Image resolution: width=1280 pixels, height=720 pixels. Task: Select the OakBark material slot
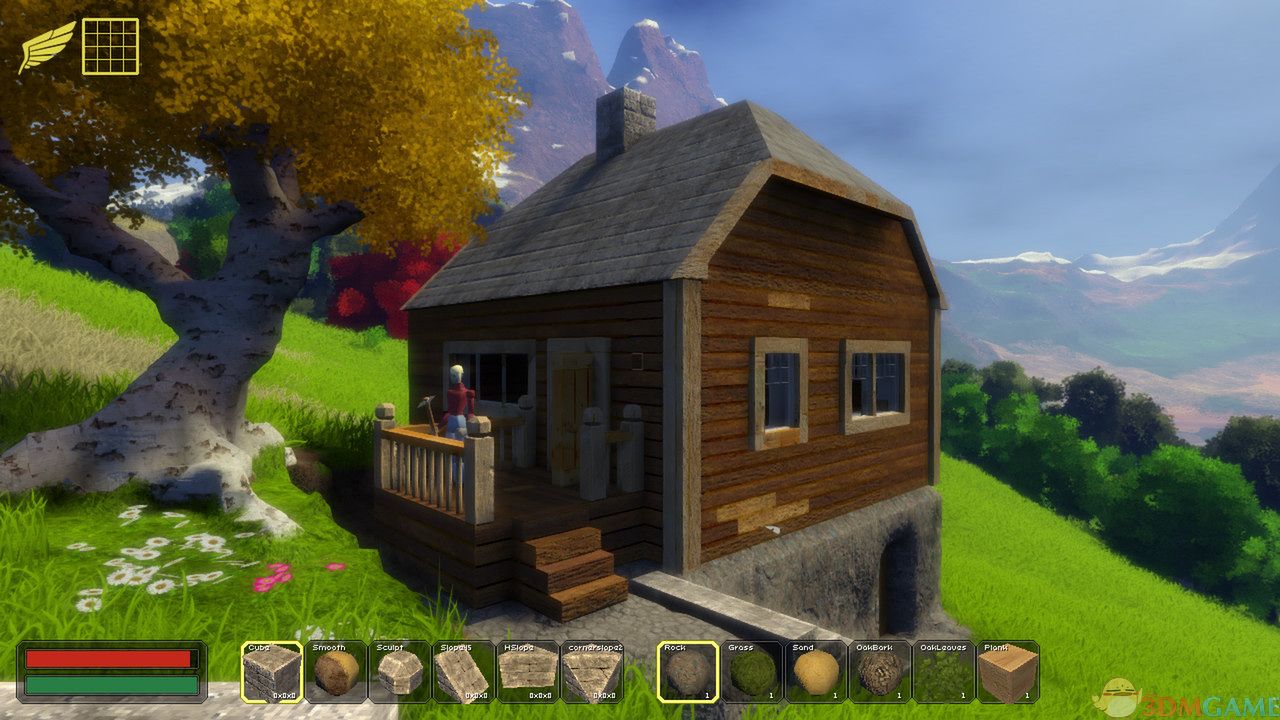point(879,671)
